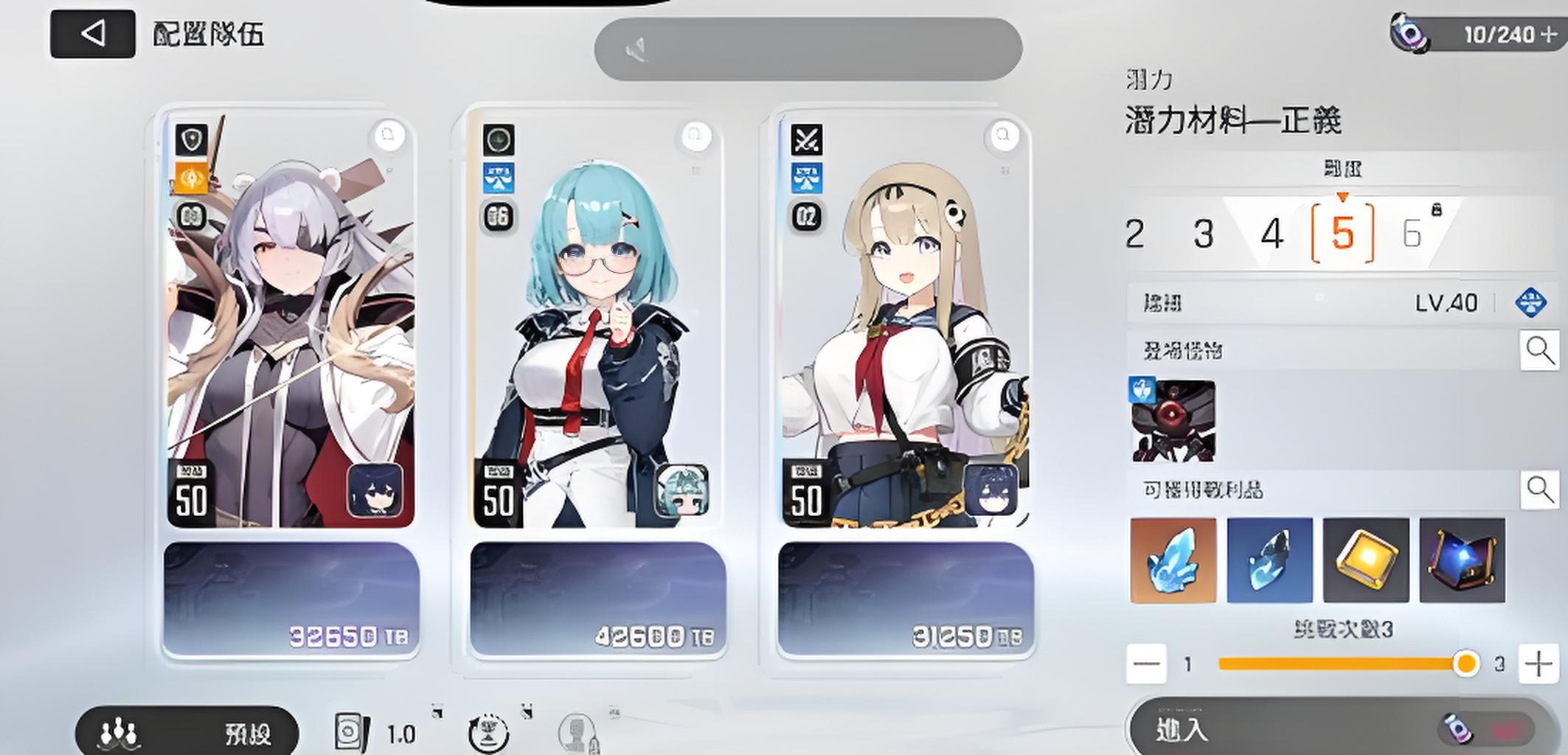The image size is (1568, 755).
Task: Select the highlighted difficulty level 5
Action: coord(1342,234)
